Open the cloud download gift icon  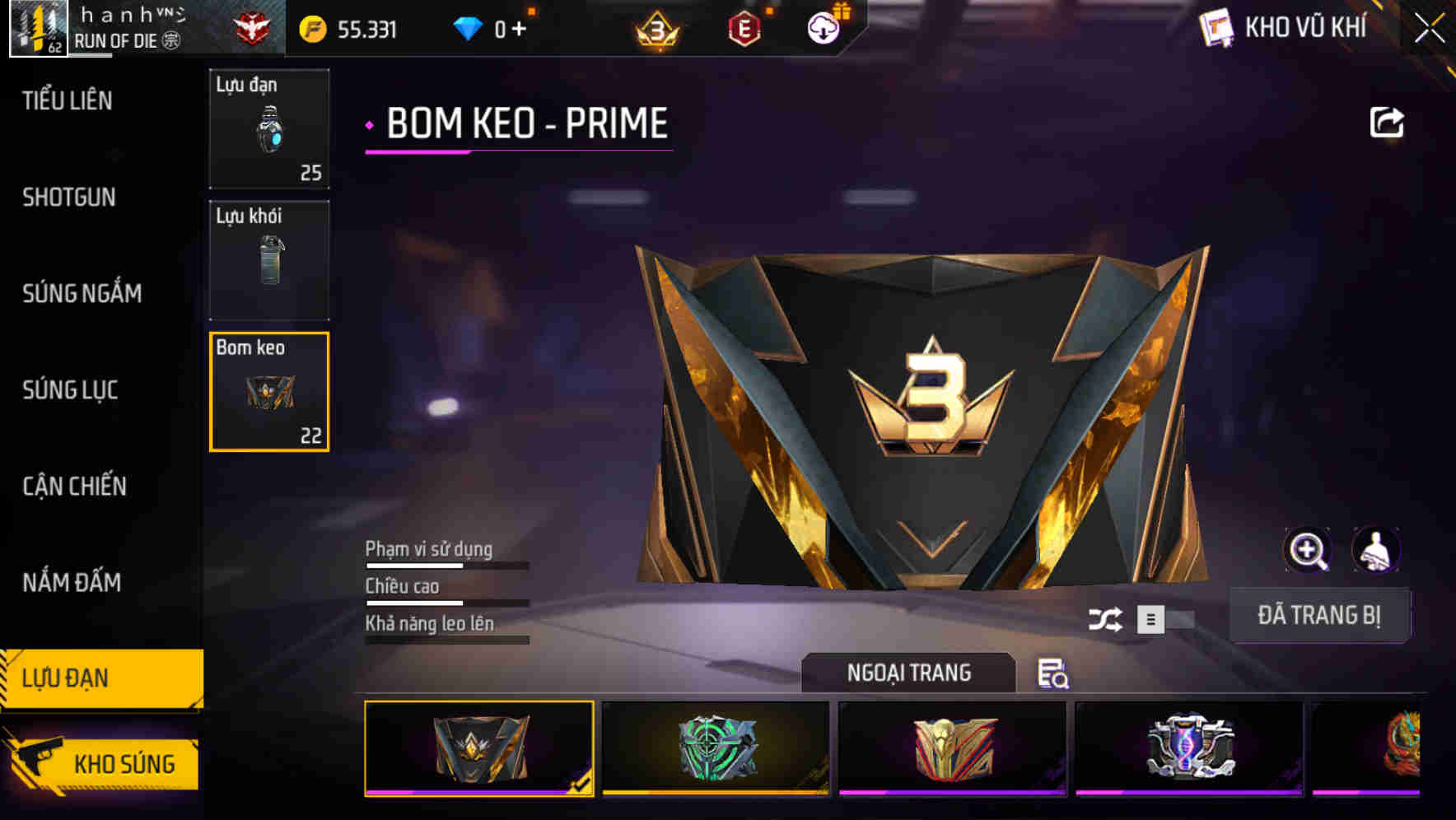(821, 27)
